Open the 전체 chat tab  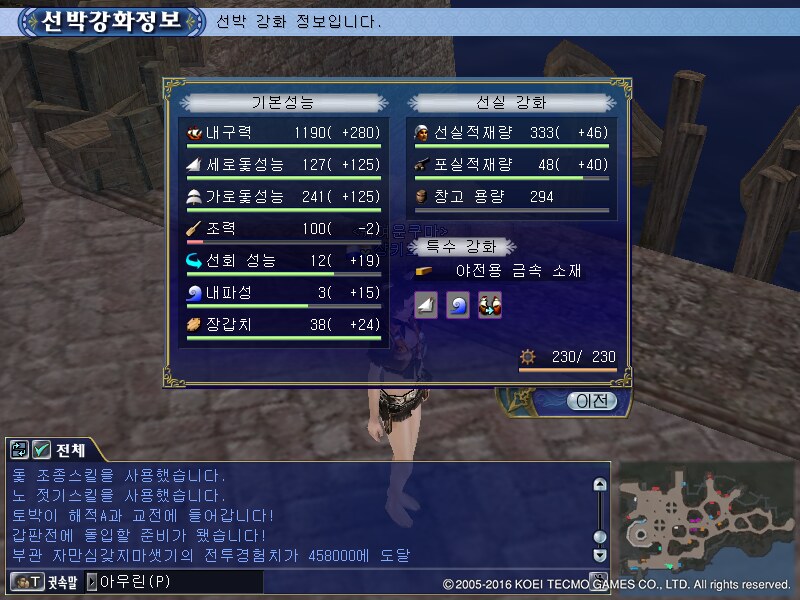tap(70, 450)
